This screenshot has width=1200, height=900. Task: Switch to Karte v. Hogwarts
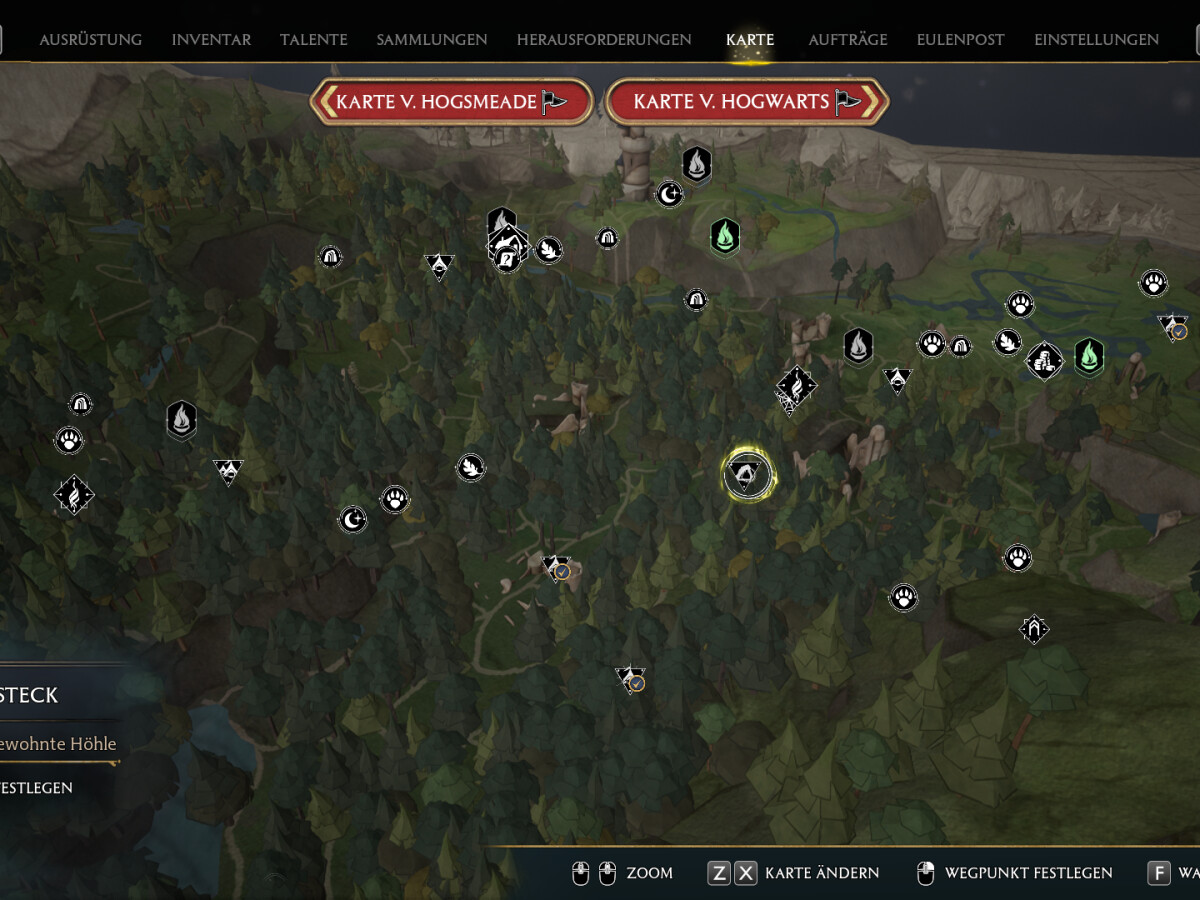pyautogui.click(x=746, y=102)
